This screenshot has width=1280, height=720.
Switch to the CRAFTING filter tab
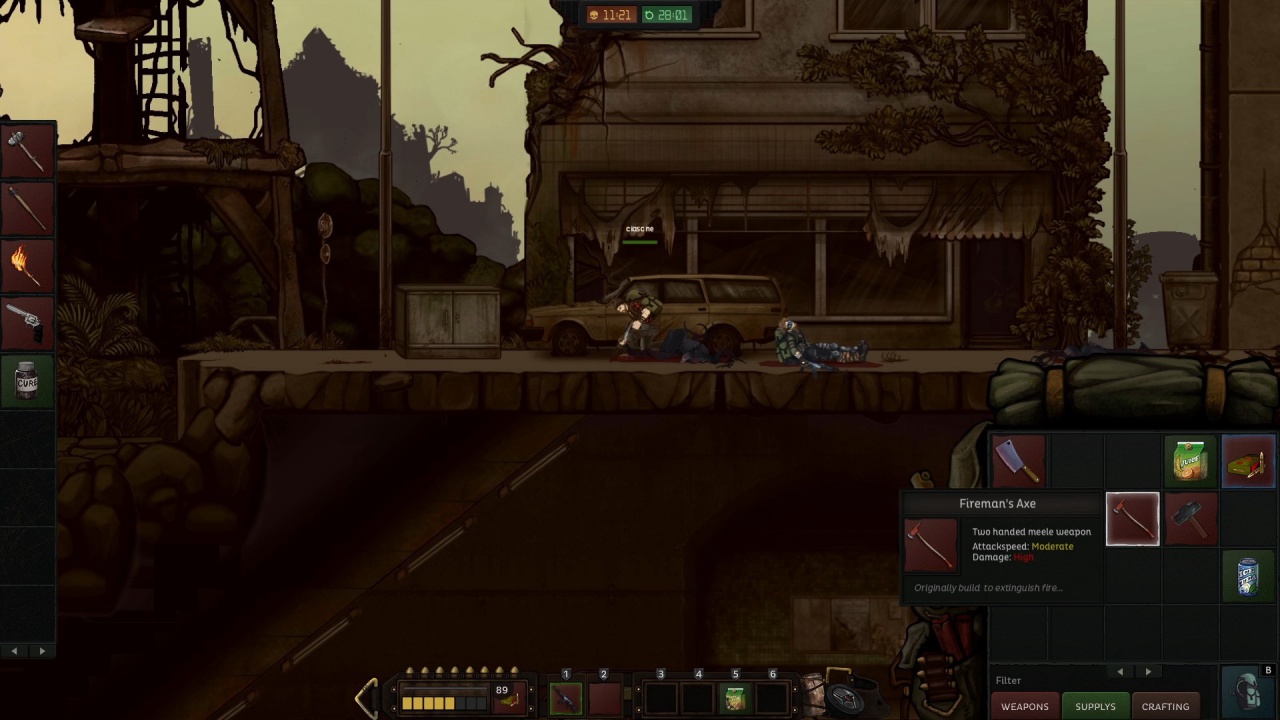pyautogui.click(x=1165, y=706)
